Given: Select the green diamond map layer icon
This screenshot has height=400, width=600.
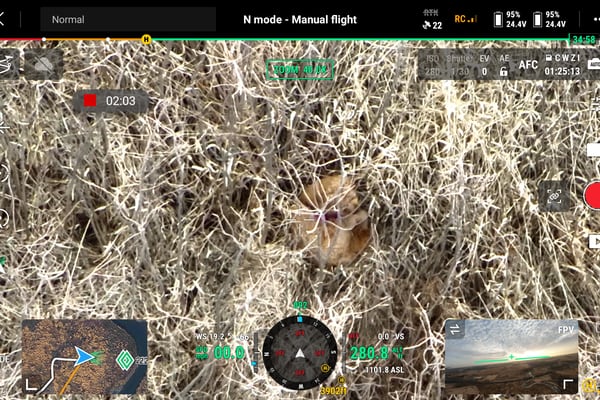Looking at the screenshot, I should point(126,358).
